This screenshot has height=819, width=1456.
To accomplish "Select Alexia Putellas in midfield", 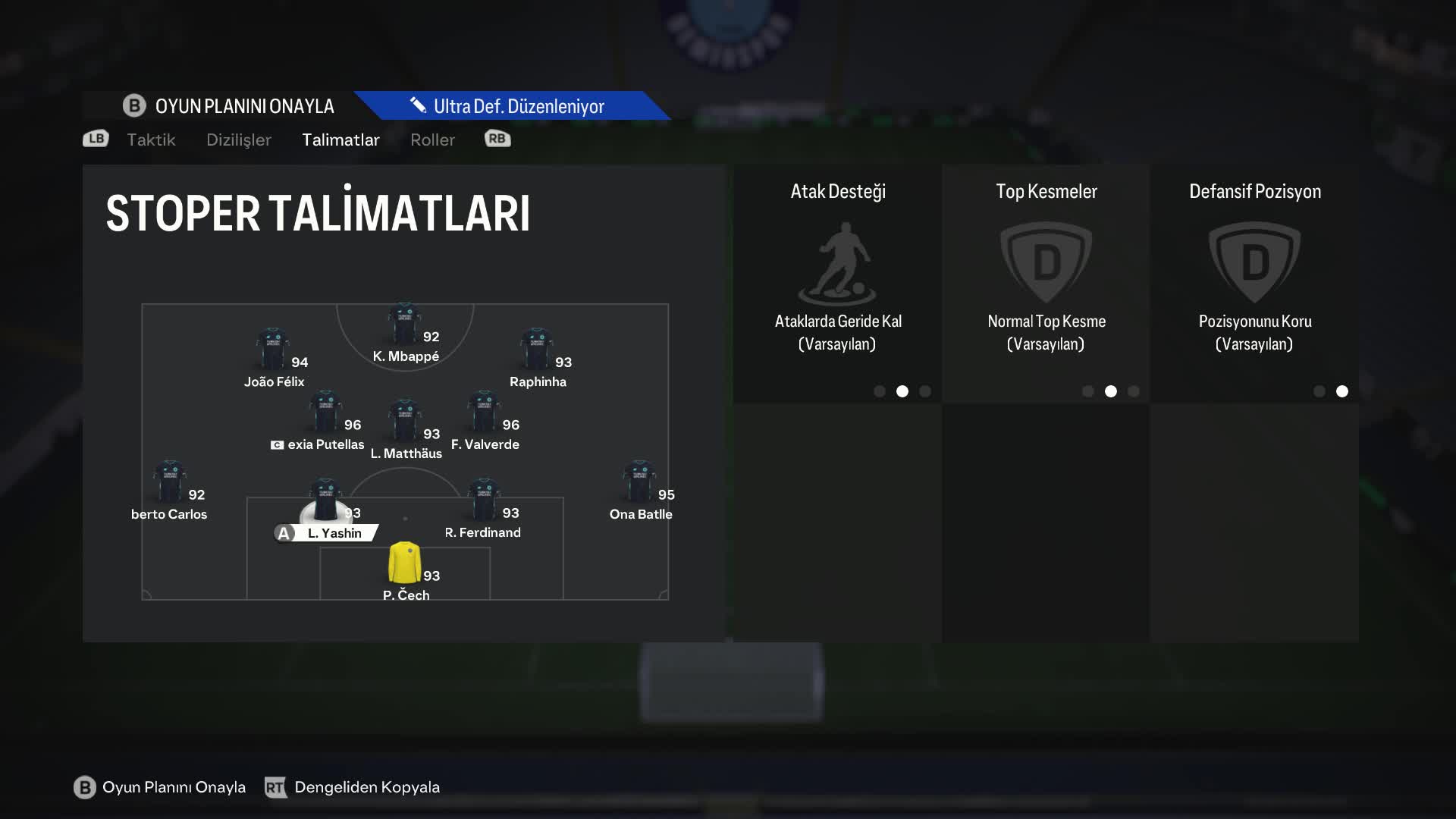I will [325, 413].
